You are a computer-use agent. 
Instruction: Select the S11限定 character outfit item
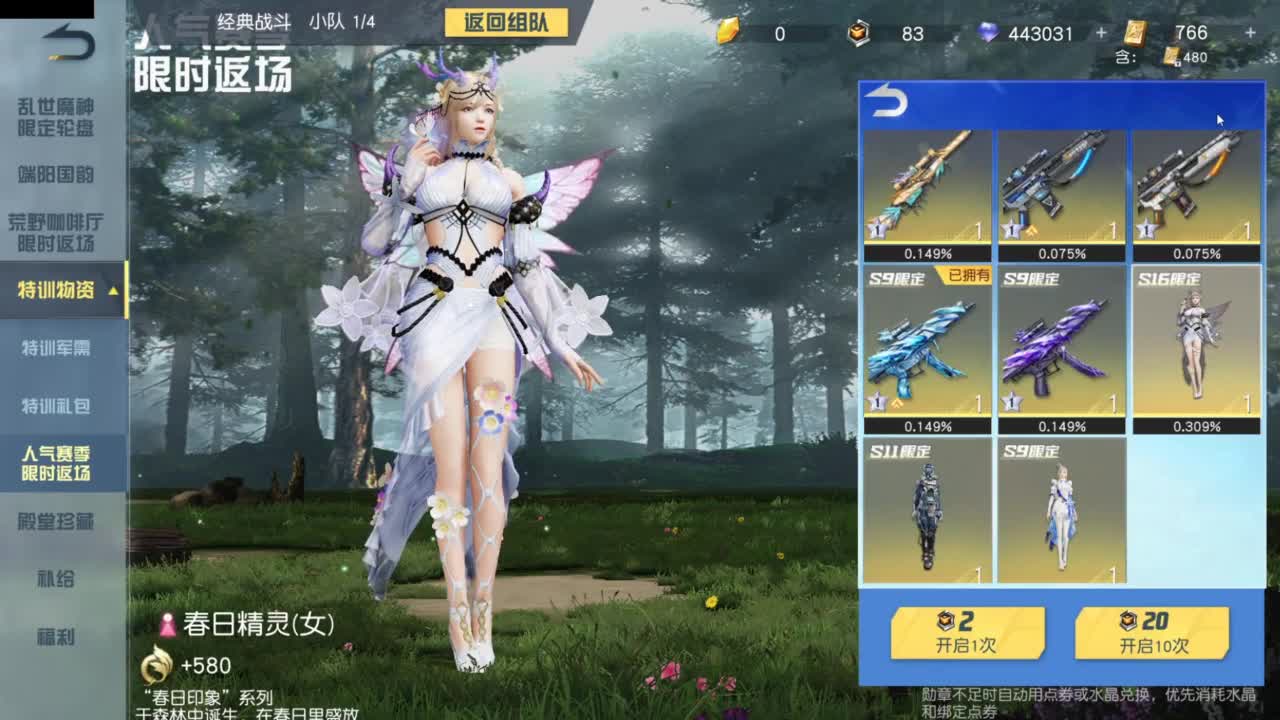click(930, 515)
